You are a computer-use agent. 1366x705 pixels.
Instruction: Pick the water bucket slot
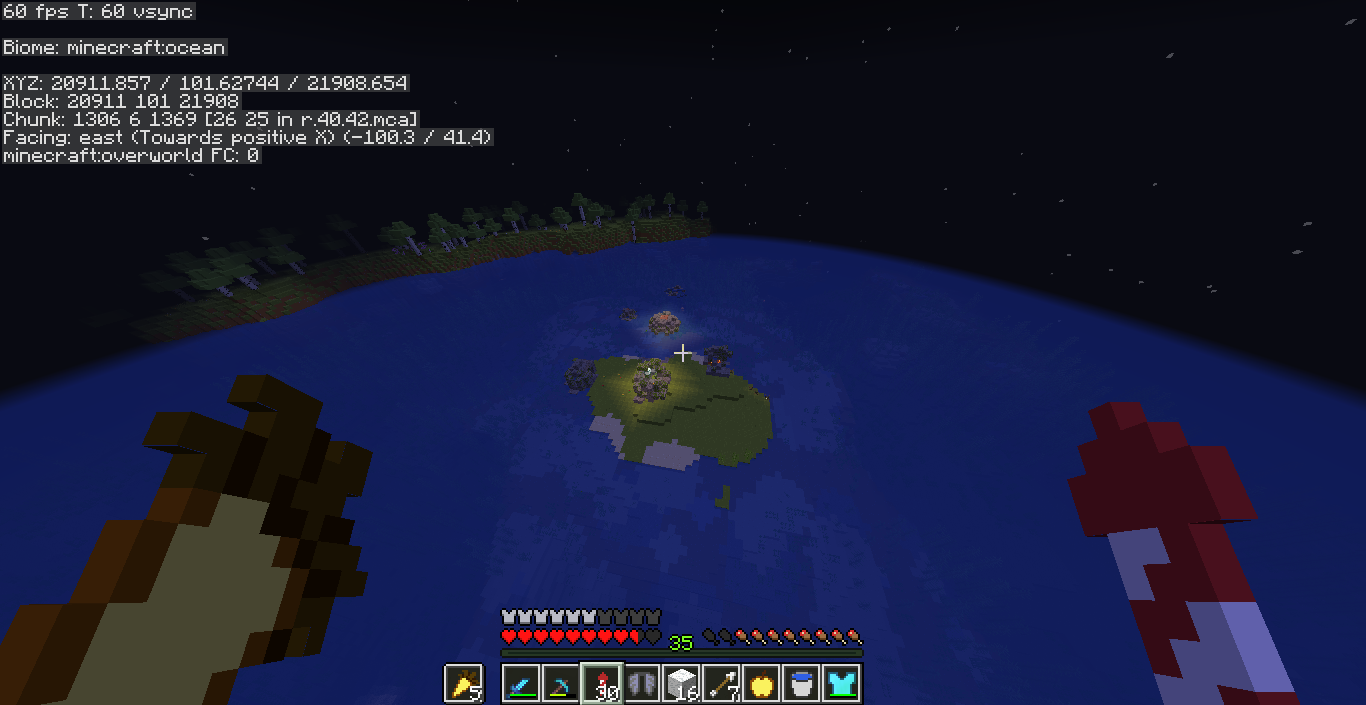[x=802, y=684]
